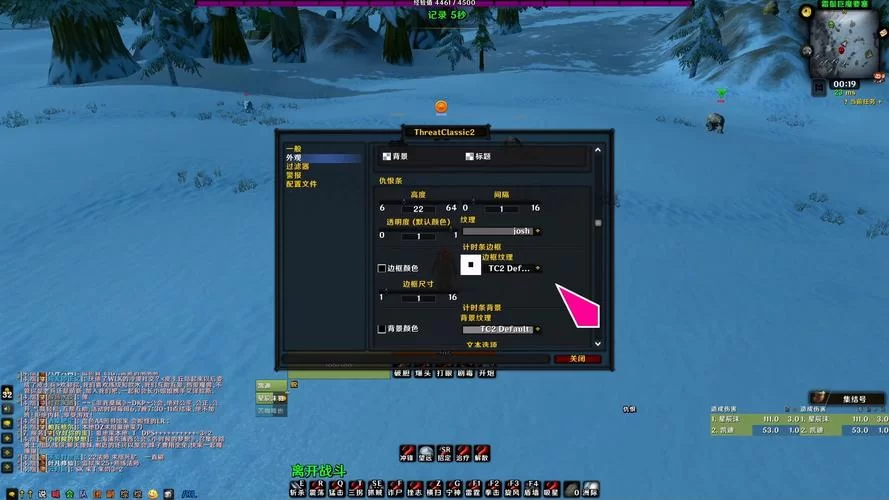Adjust the 间隔 spacing slider

tap(501, 208)
